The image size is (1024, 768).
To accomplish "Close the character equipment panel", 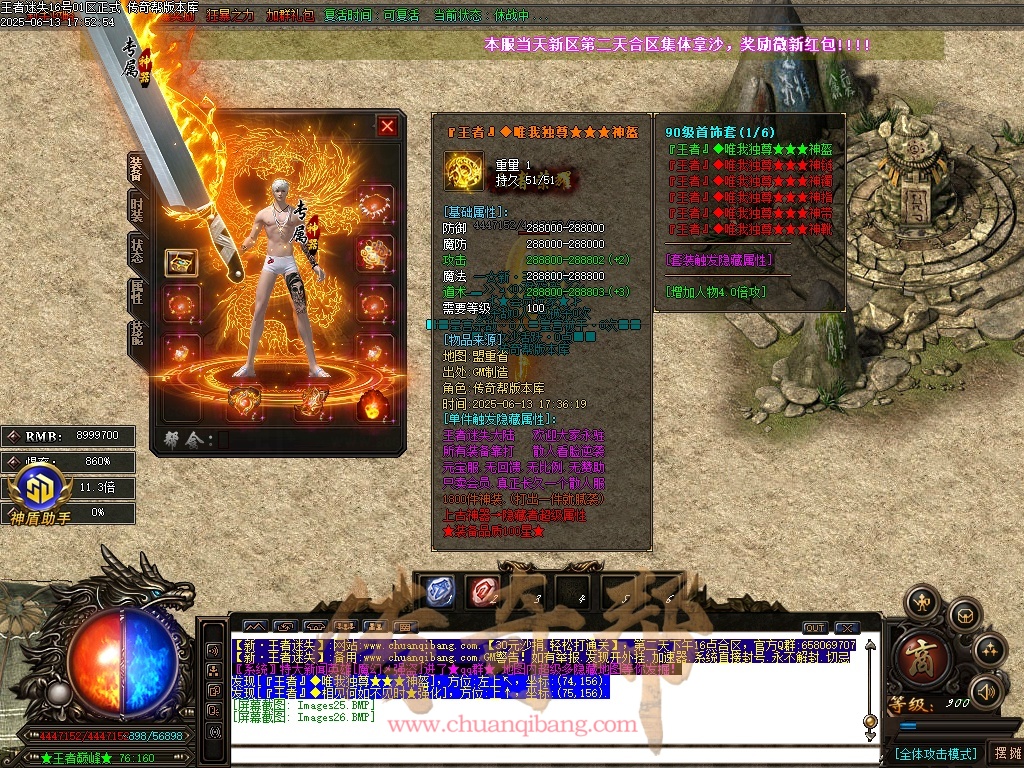I will (387, 126).
